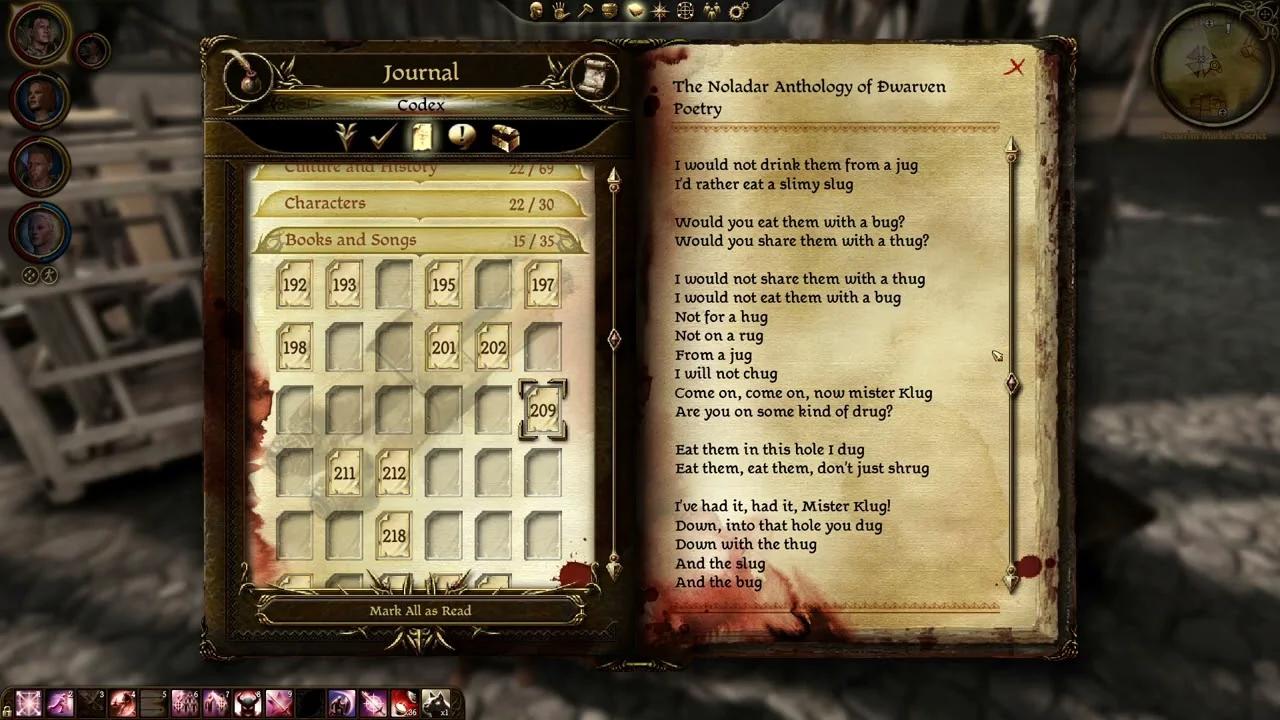Screen dimensions: 1280x720
Task: Open codex entry 209
Action: tap(543, 410)
